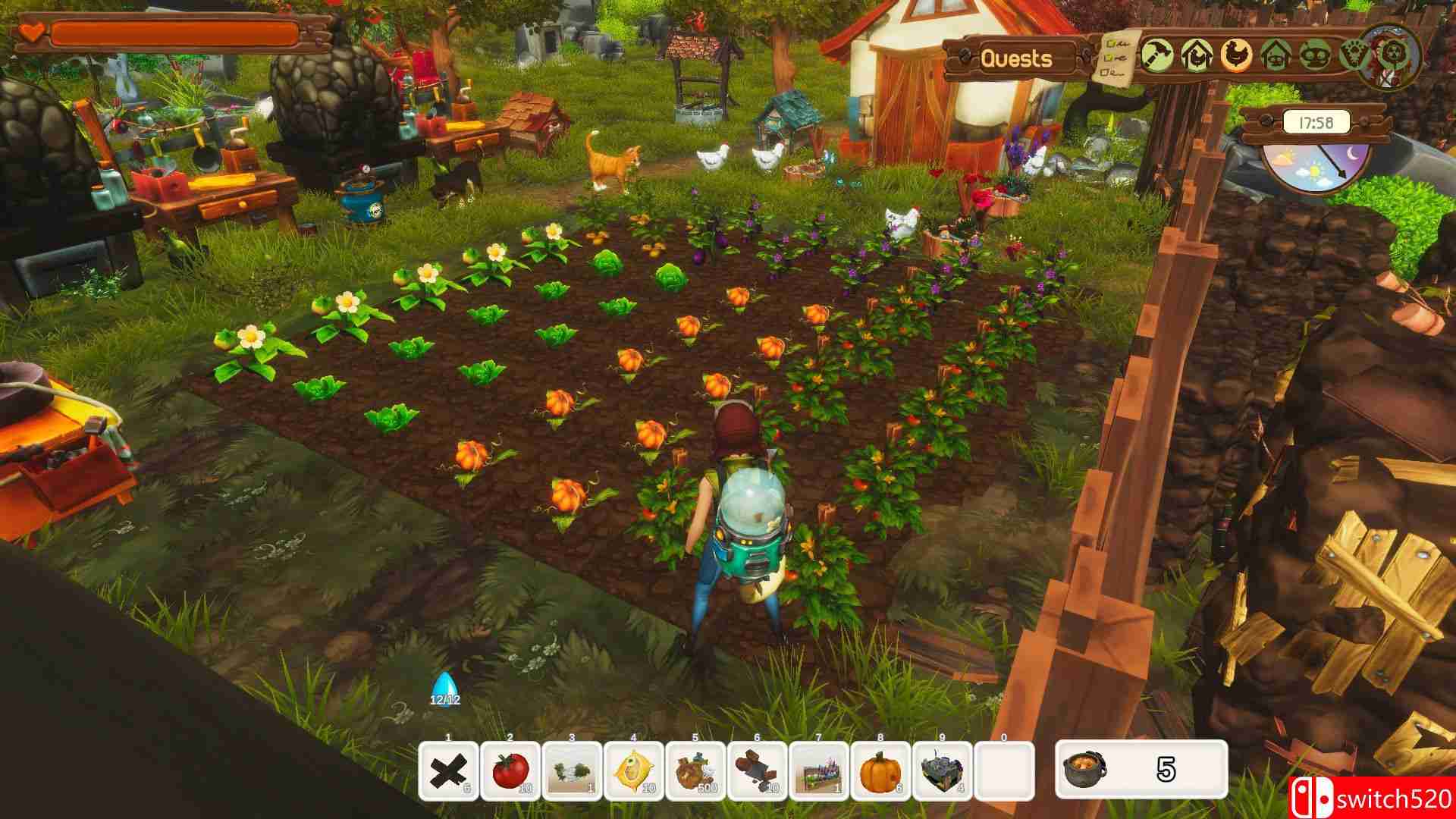The image size is (1456, 819).
Task: Select the black X hotbar slot
Action: click(x=448, y=771)
